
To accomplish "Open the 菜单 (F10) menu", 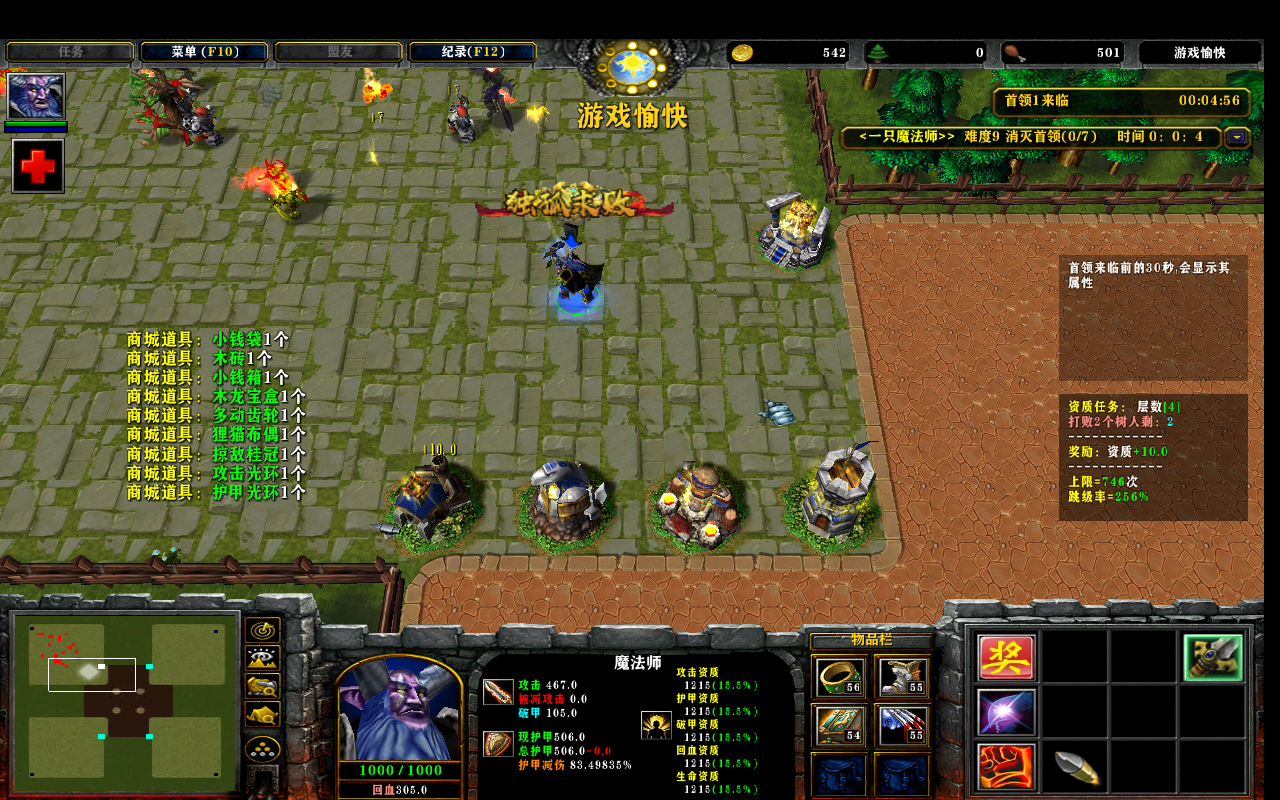I will click(204, 52).
